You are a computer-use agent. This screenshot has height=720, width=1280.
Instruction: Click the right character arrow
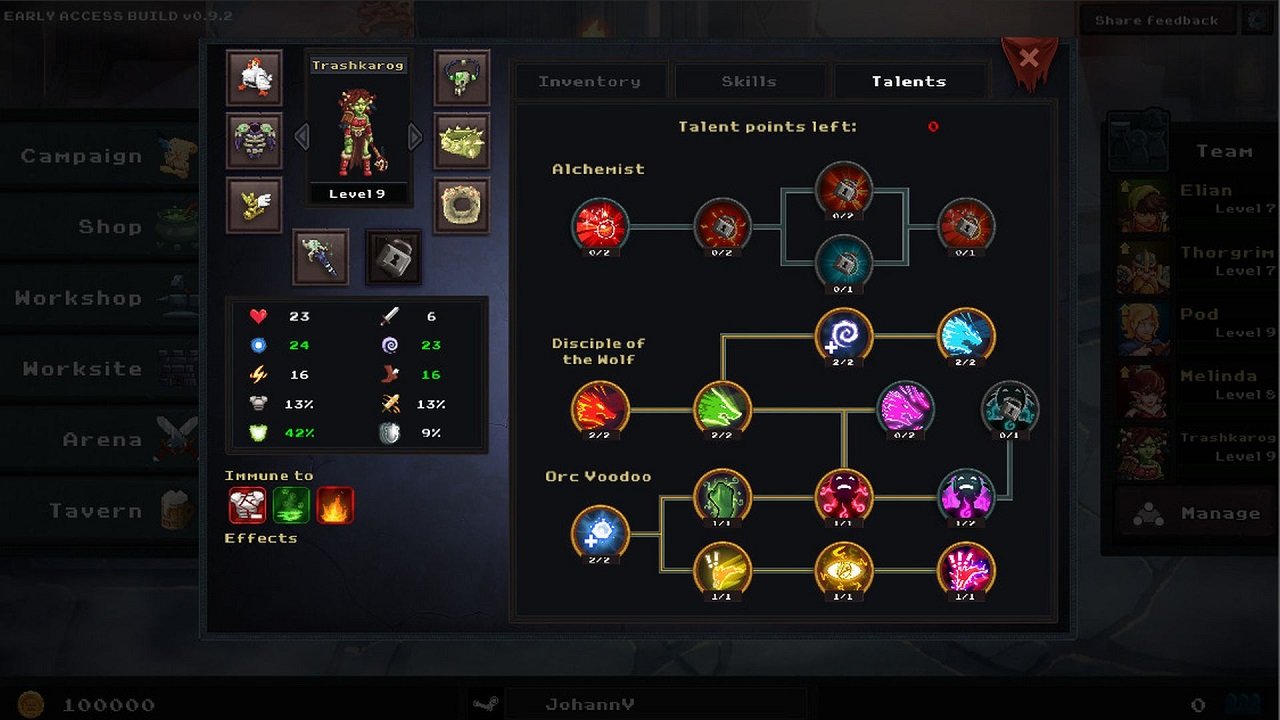click(x=416, y=135)
